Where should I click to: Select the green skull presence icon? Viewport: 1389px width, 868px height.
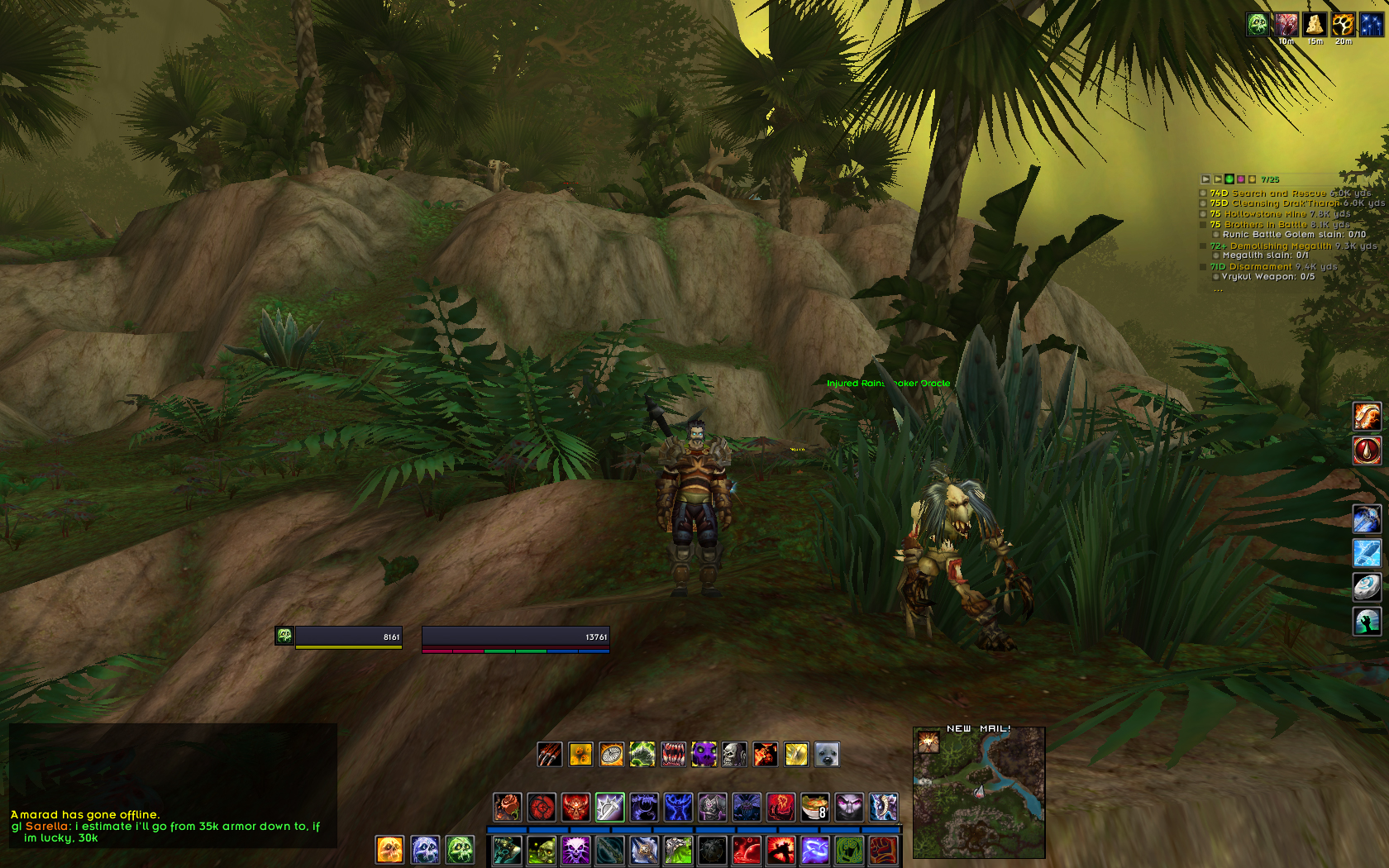pyautogui.click(x=460, y=849)
